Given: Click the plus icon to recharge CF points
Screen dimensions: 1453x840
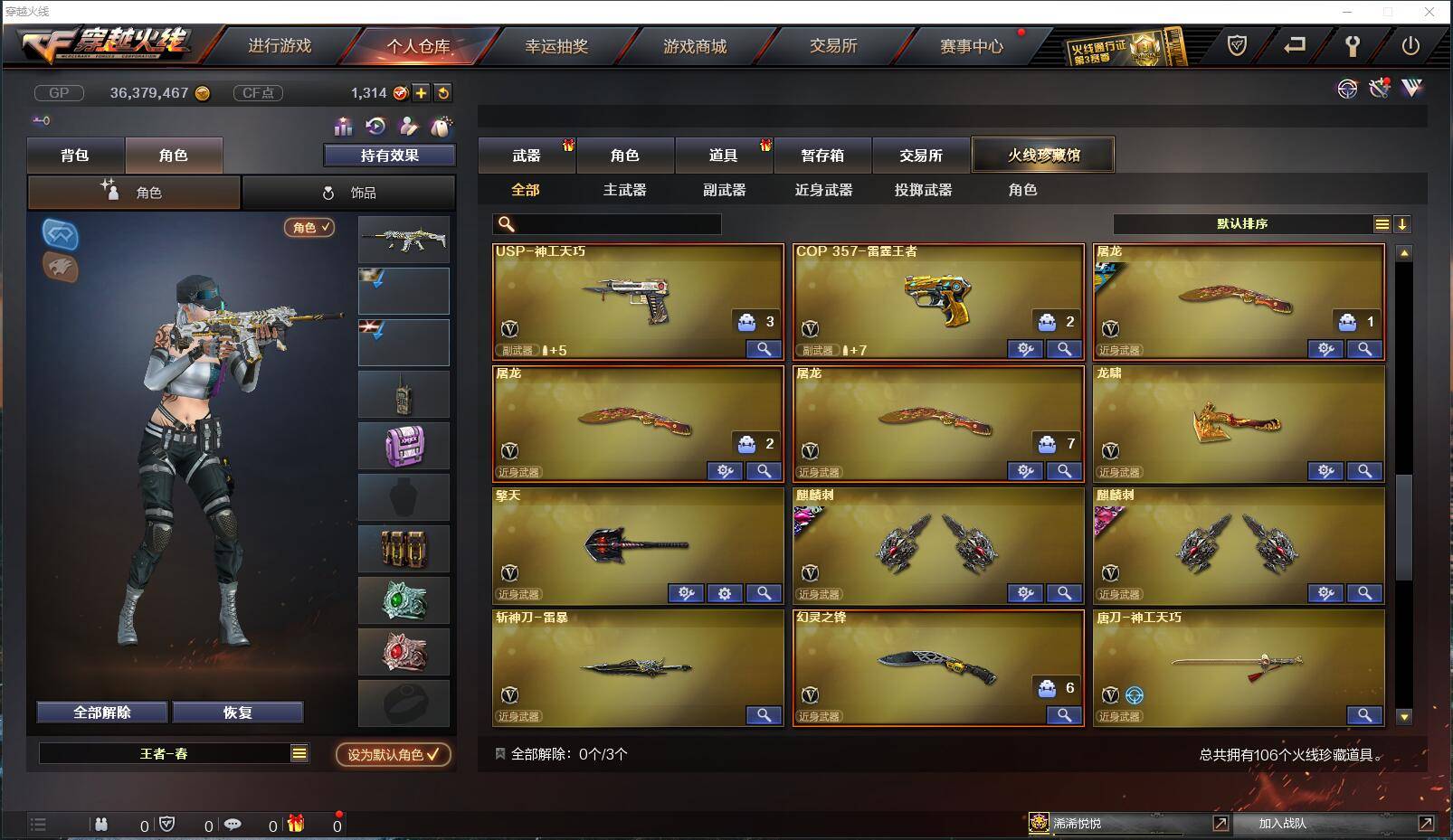Looking at the screenshot, I should (421, 92).
